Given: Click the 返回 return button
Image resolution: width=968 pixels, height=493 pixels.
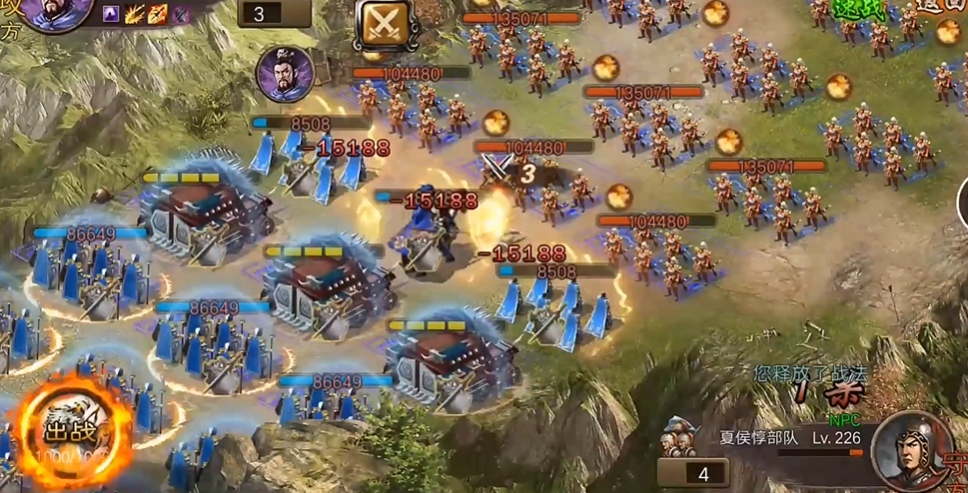Looking at the screenshot, I should 938,10.
